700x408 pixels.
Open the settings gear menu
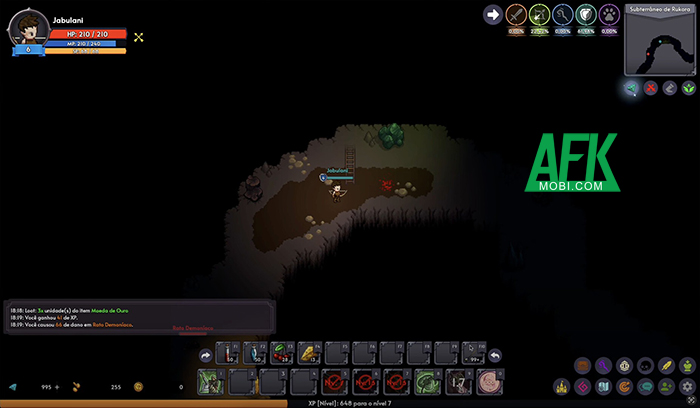click(687, 386)
